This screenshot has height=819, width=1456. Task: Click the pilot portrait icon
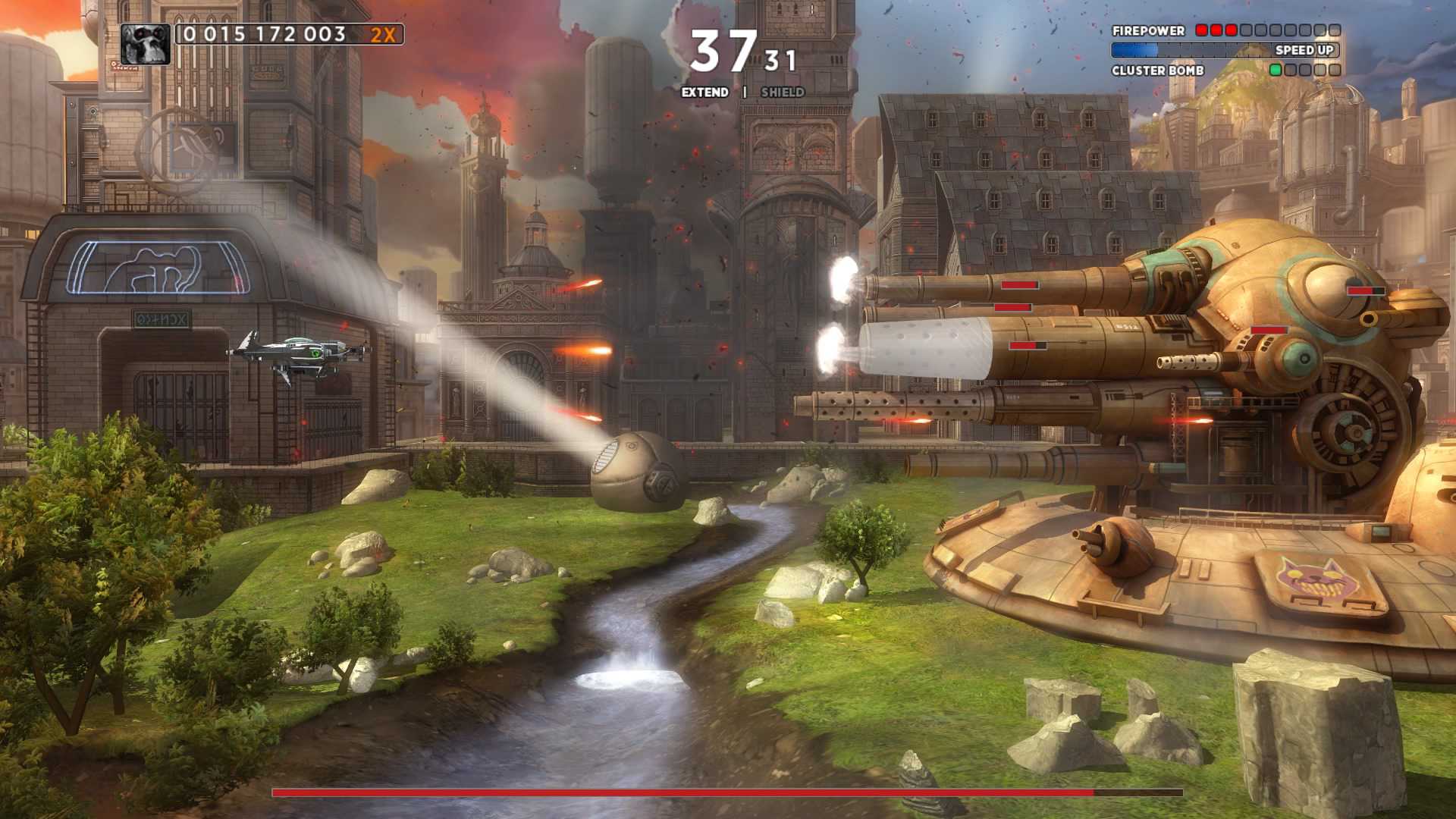(146, 44)
